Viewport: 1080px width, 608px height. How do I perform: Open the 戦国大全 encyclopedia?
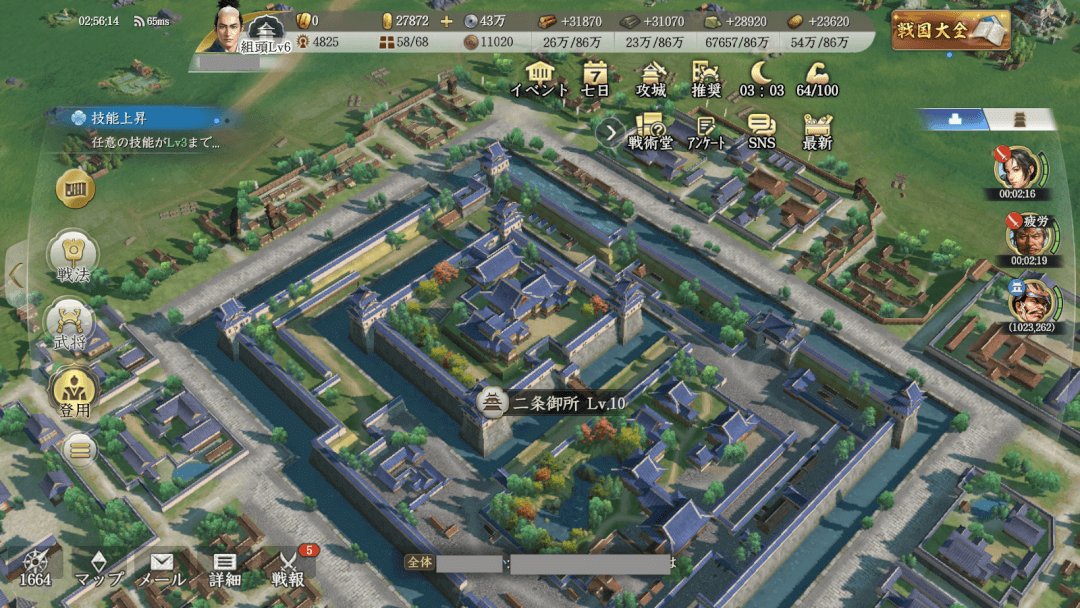(950, 30)
